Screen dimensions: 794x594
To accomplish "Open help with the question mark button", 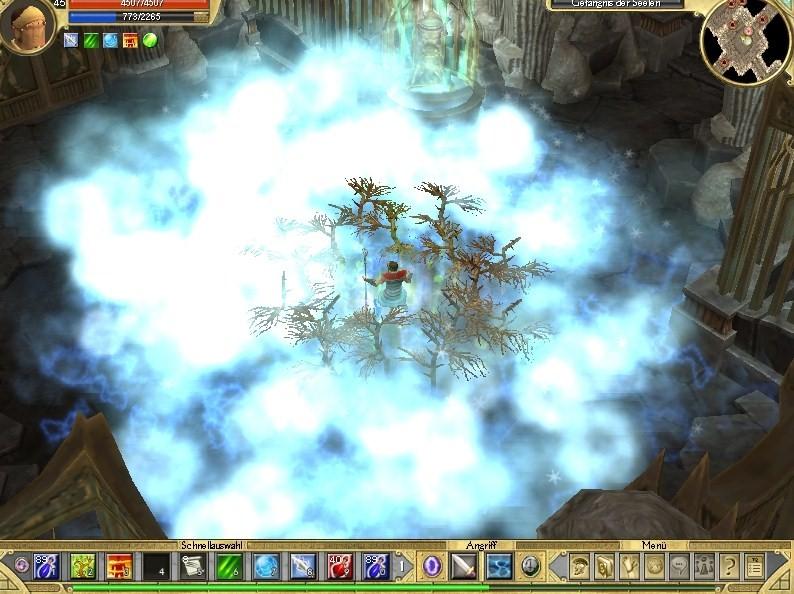I will click(729, 567).
